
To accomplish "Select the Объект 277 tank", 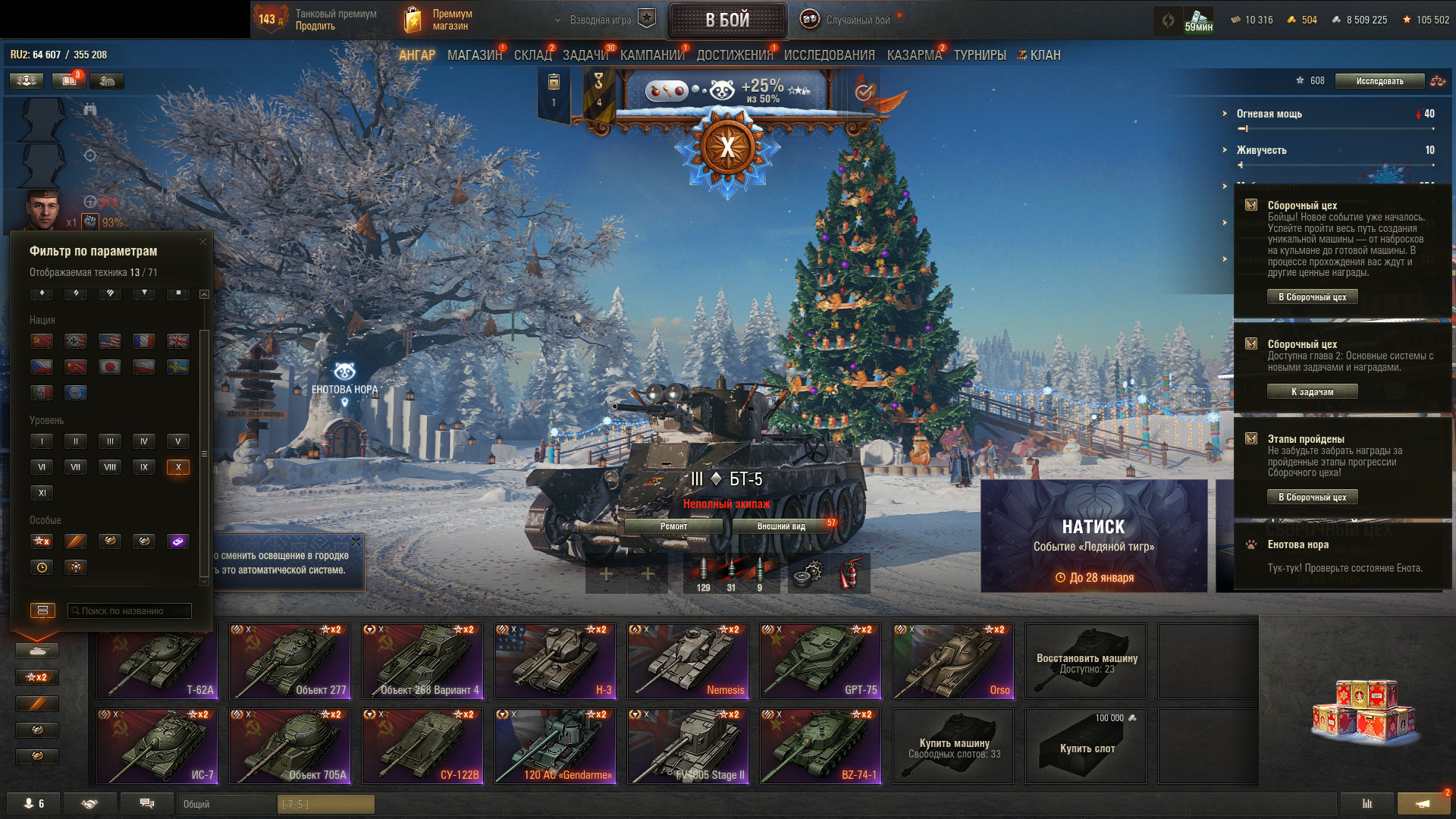I will pos(290,661).
